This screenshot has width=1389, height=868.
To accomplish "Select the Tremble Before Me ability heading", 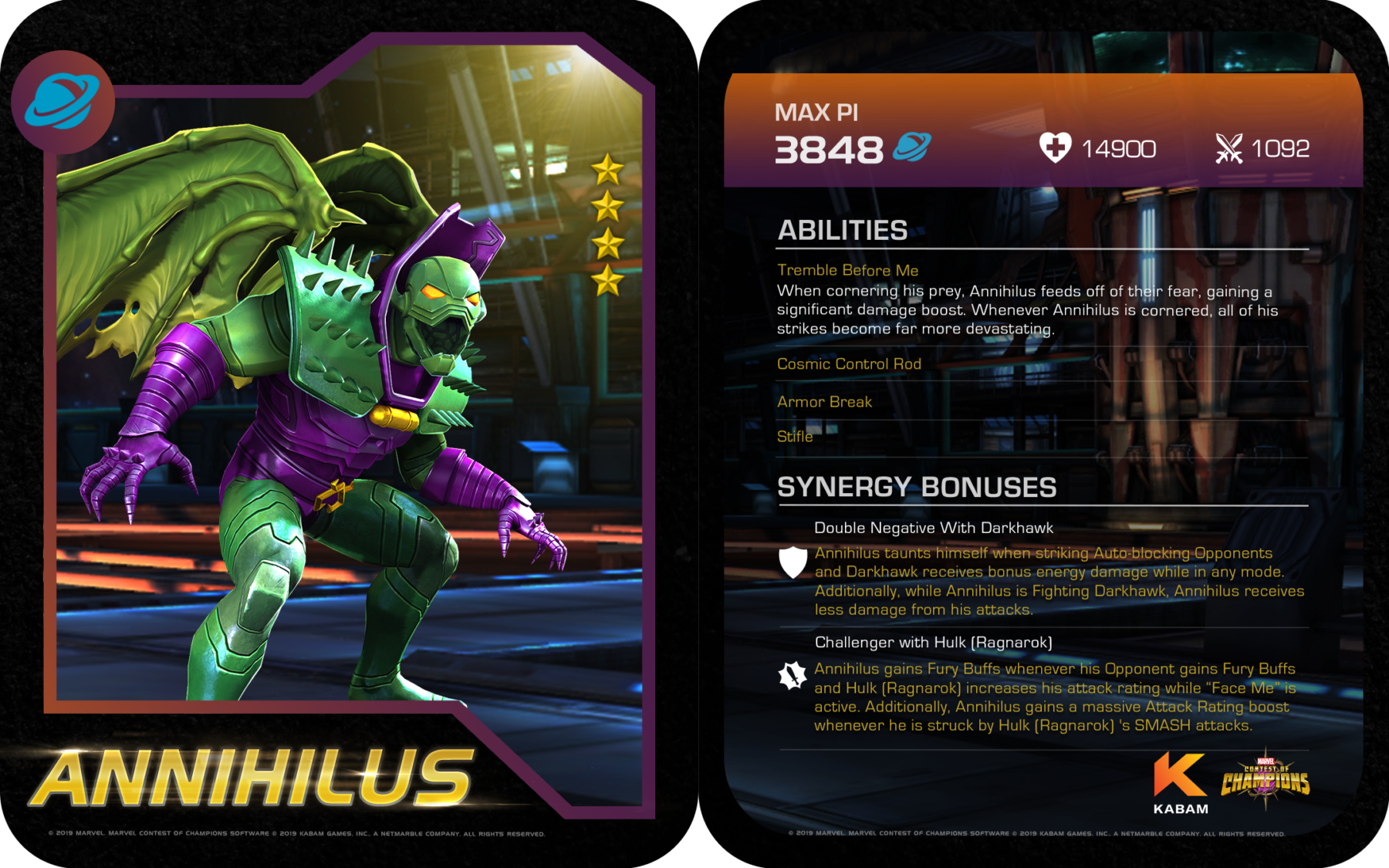I will click(847, 270).
